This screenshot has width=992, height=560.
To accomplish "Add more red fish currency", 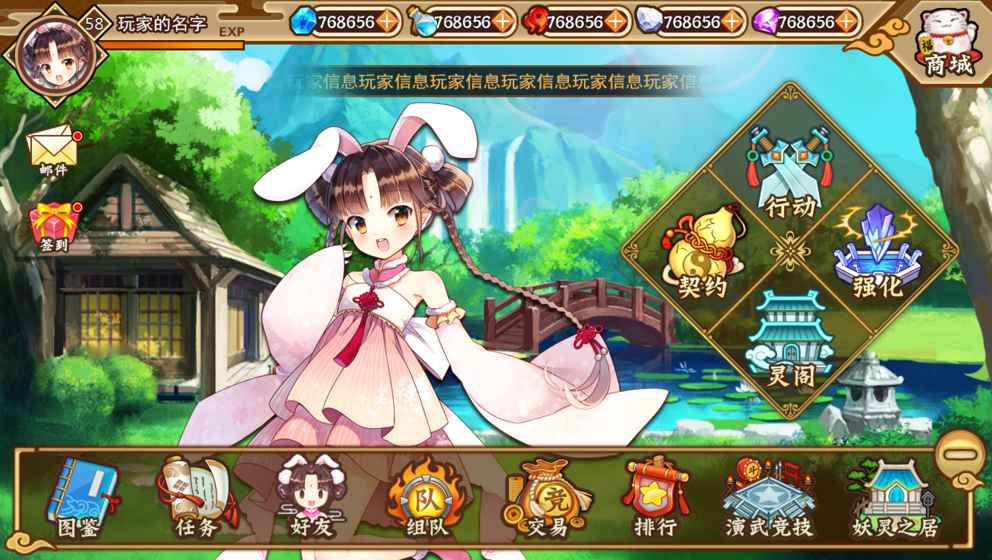I will (x=618, y=21).
